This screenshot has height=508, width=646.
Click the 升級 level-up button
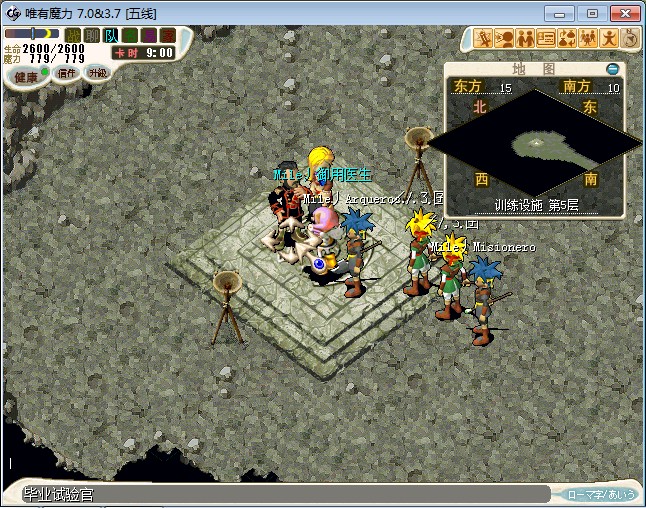(97, 72)
